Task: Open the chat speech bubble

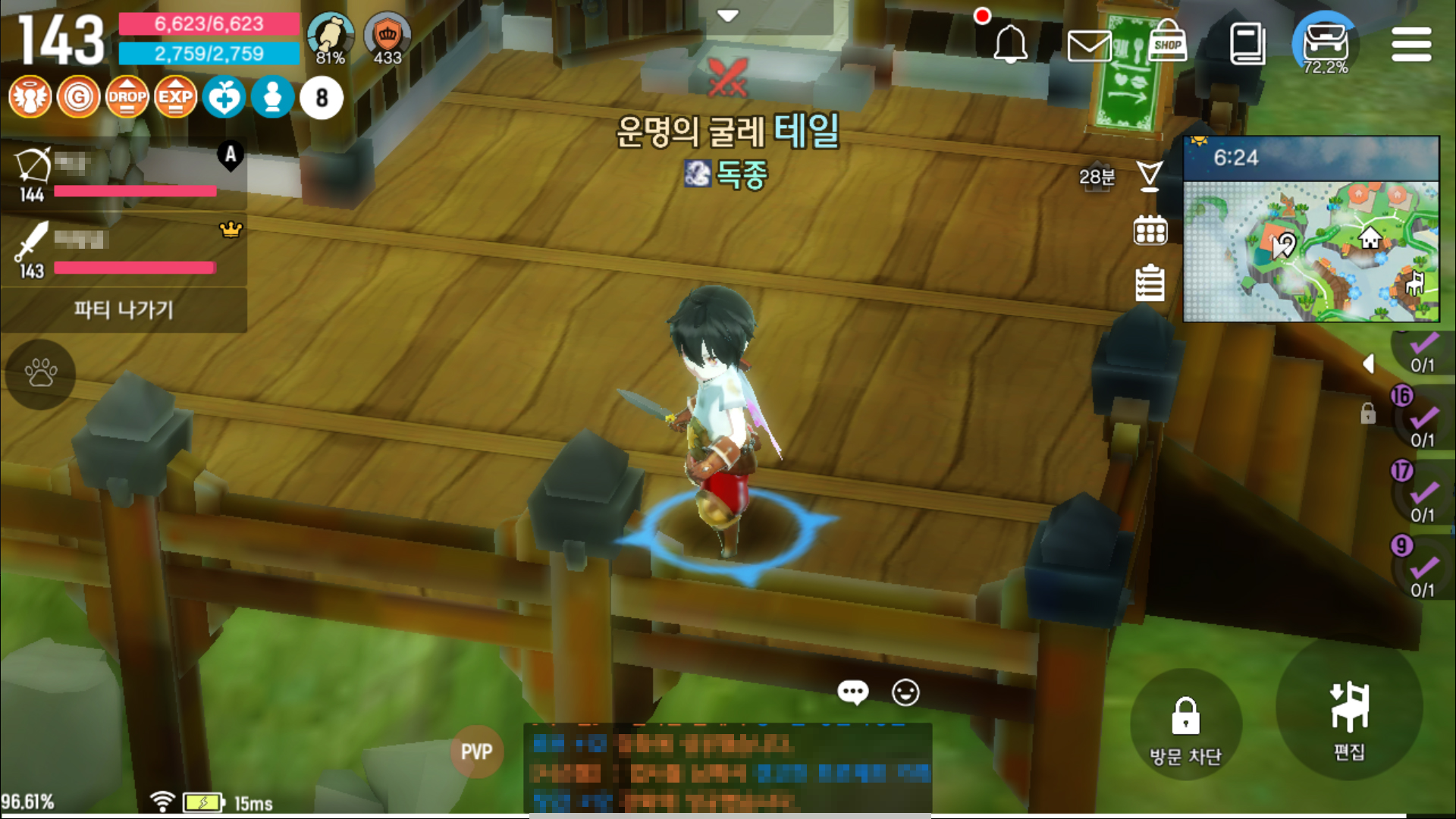Action: pyautogui.click(x=852, y=692)
